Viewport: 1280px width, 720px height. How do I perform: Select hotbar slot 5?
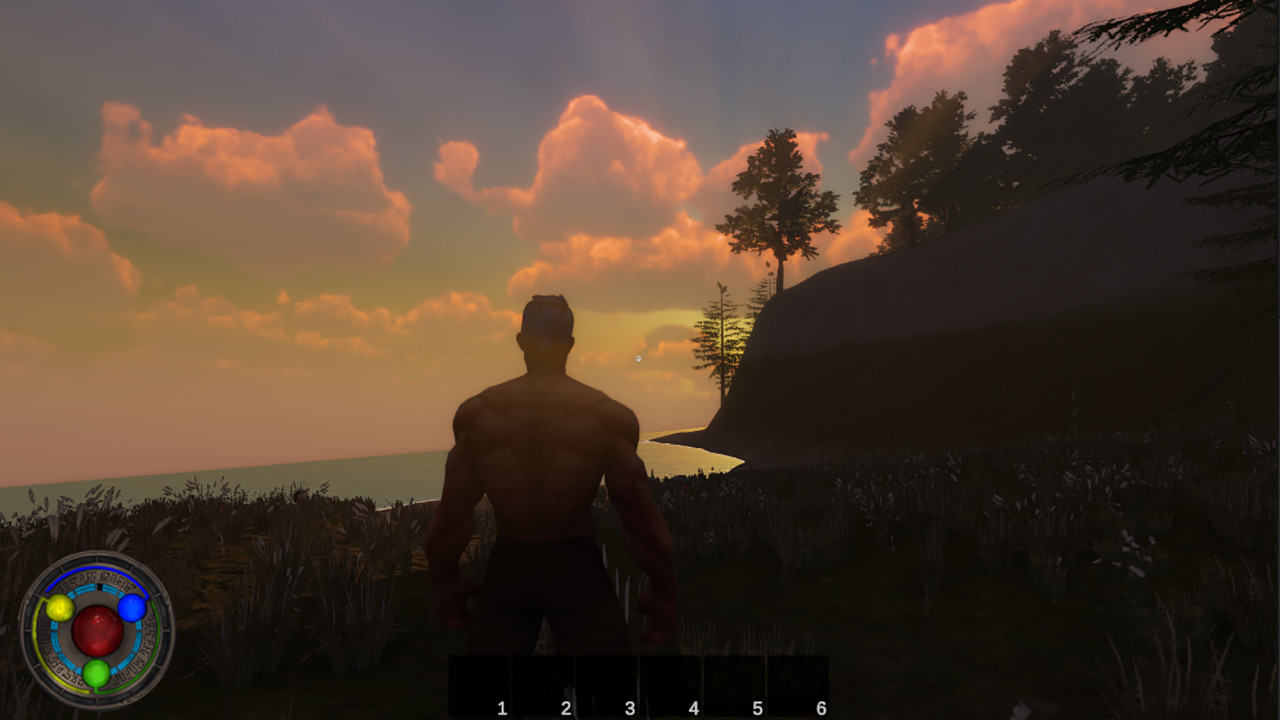click(x=737, y=685)
